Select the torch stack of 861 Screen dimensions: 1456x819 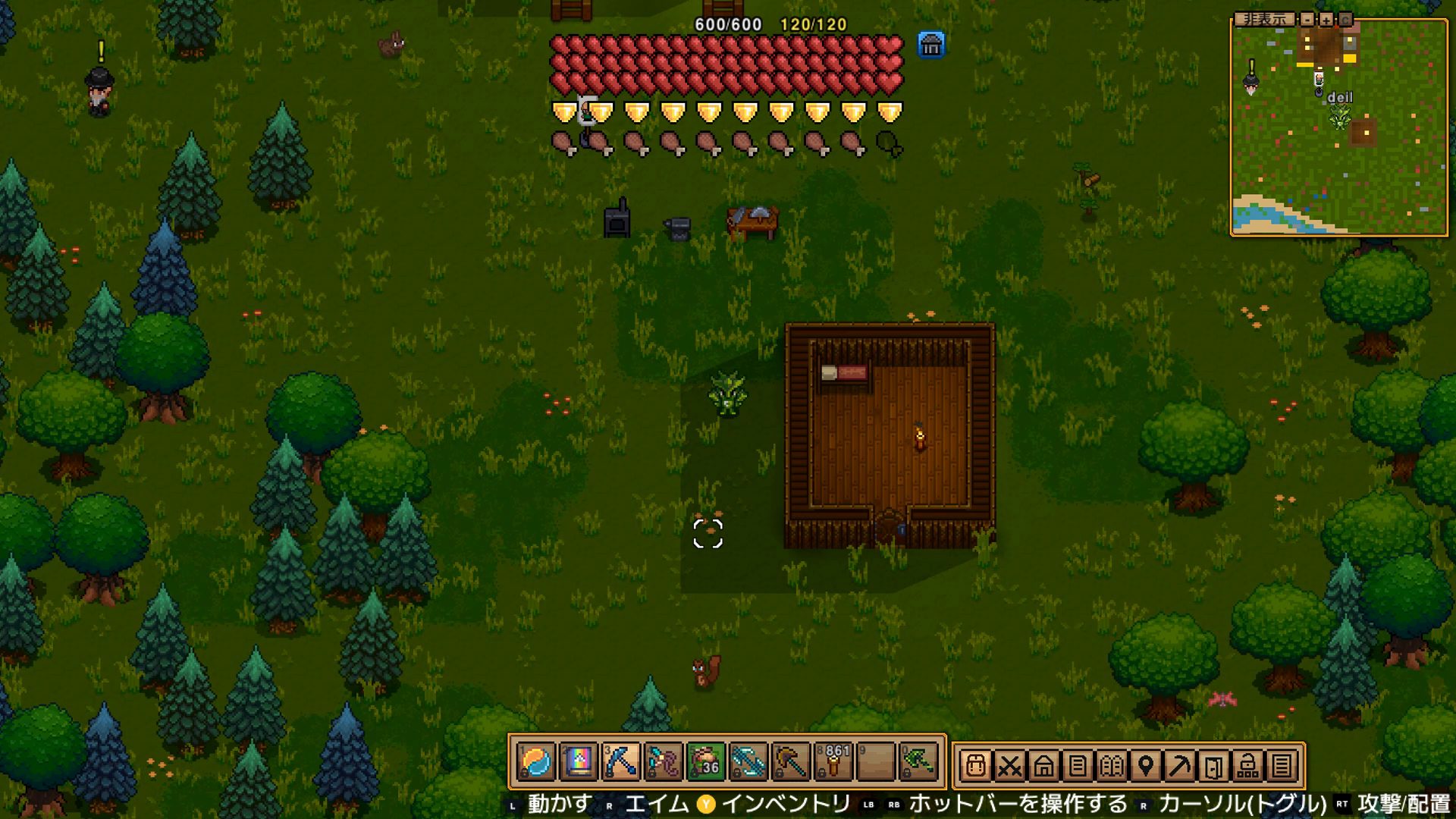(833, 762)
